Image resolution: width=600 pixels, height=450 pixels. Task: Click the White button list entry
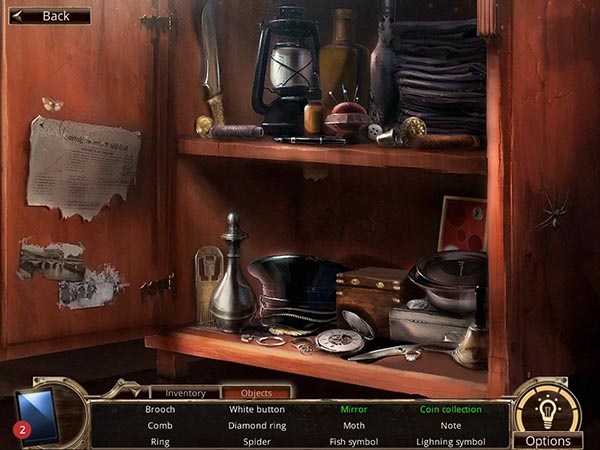click(x=257, y=409)
